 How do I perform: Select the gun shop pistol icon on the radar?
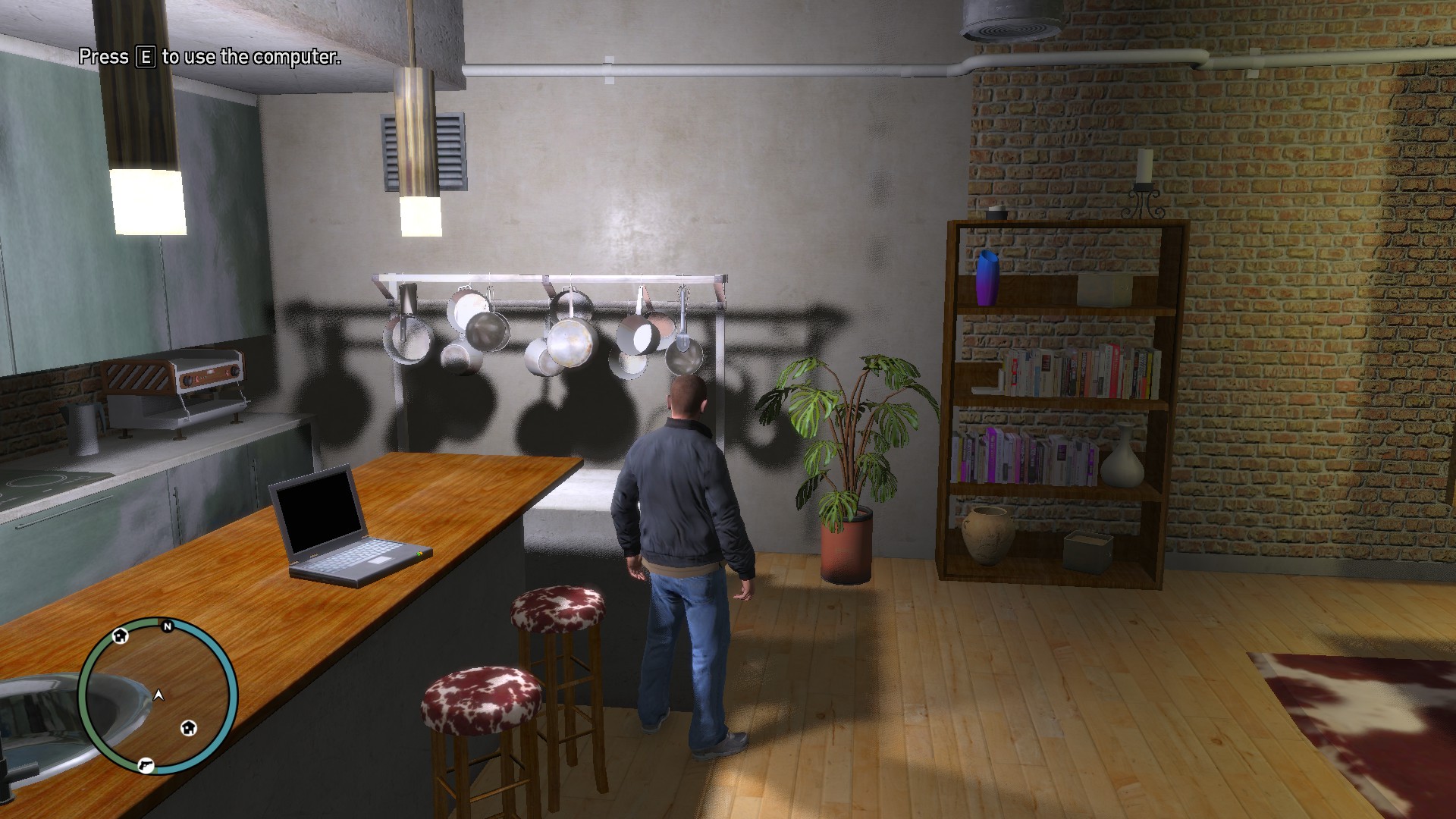(x=146, y=766)
